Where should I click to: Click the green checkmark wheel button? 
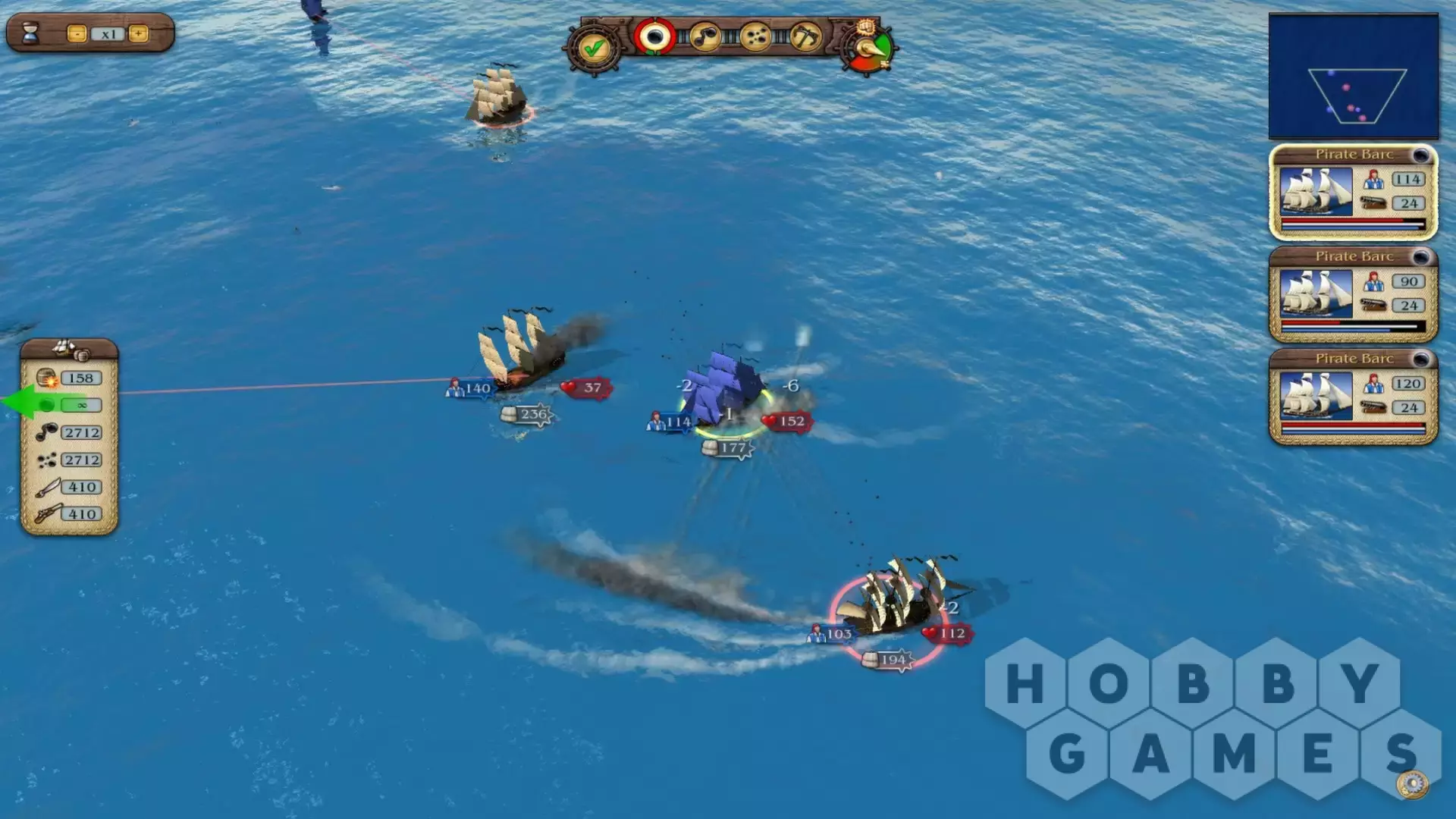(594, 49)
